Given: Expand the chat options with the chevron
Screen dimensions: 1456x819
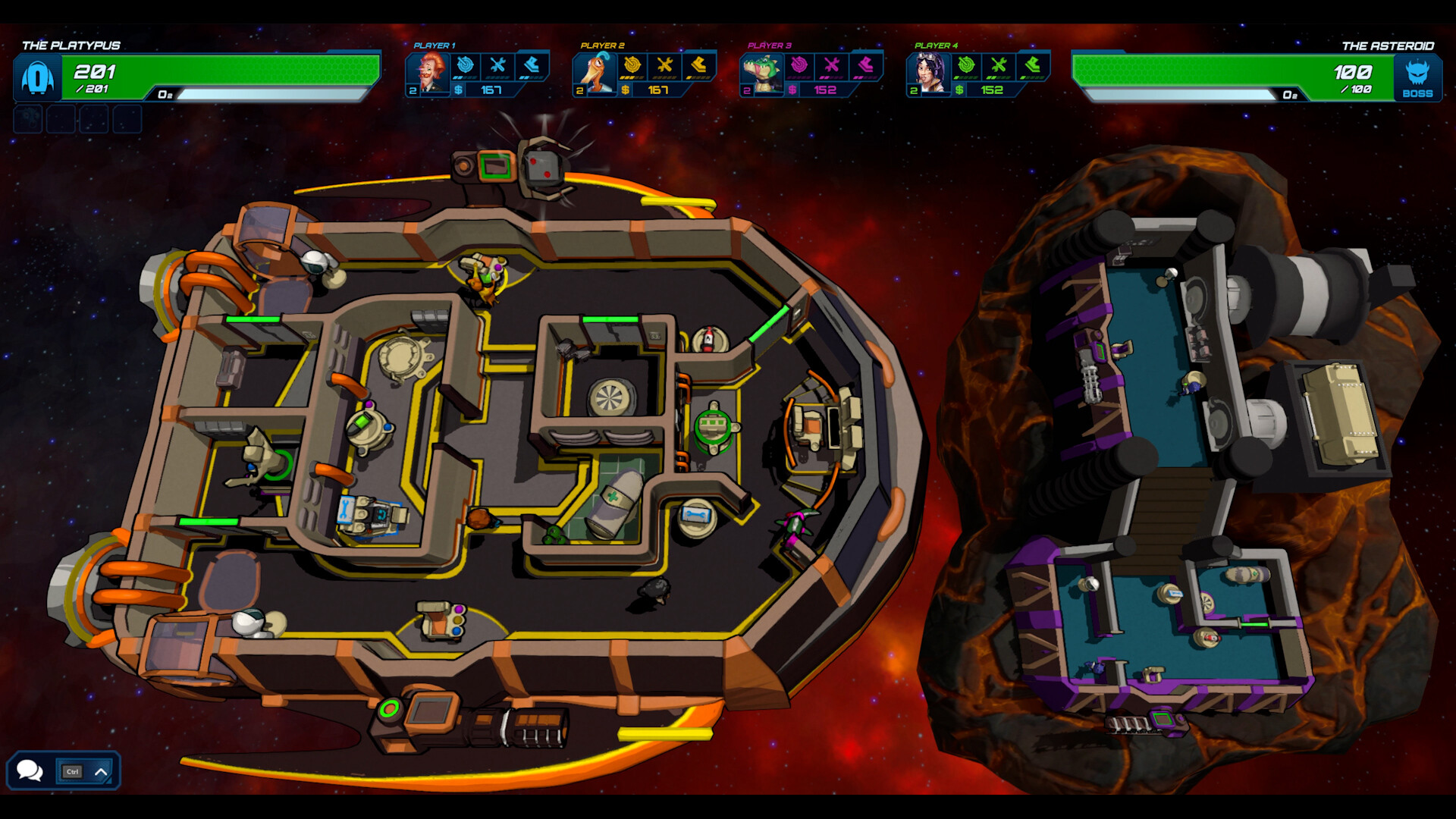Looking at the screenshot, I should pos(101,770).
